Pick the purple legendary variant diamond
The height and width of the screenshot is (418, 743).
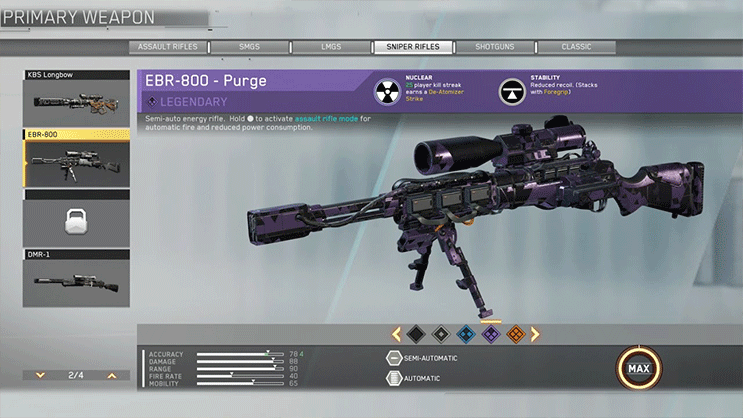[x=490, y=334]
